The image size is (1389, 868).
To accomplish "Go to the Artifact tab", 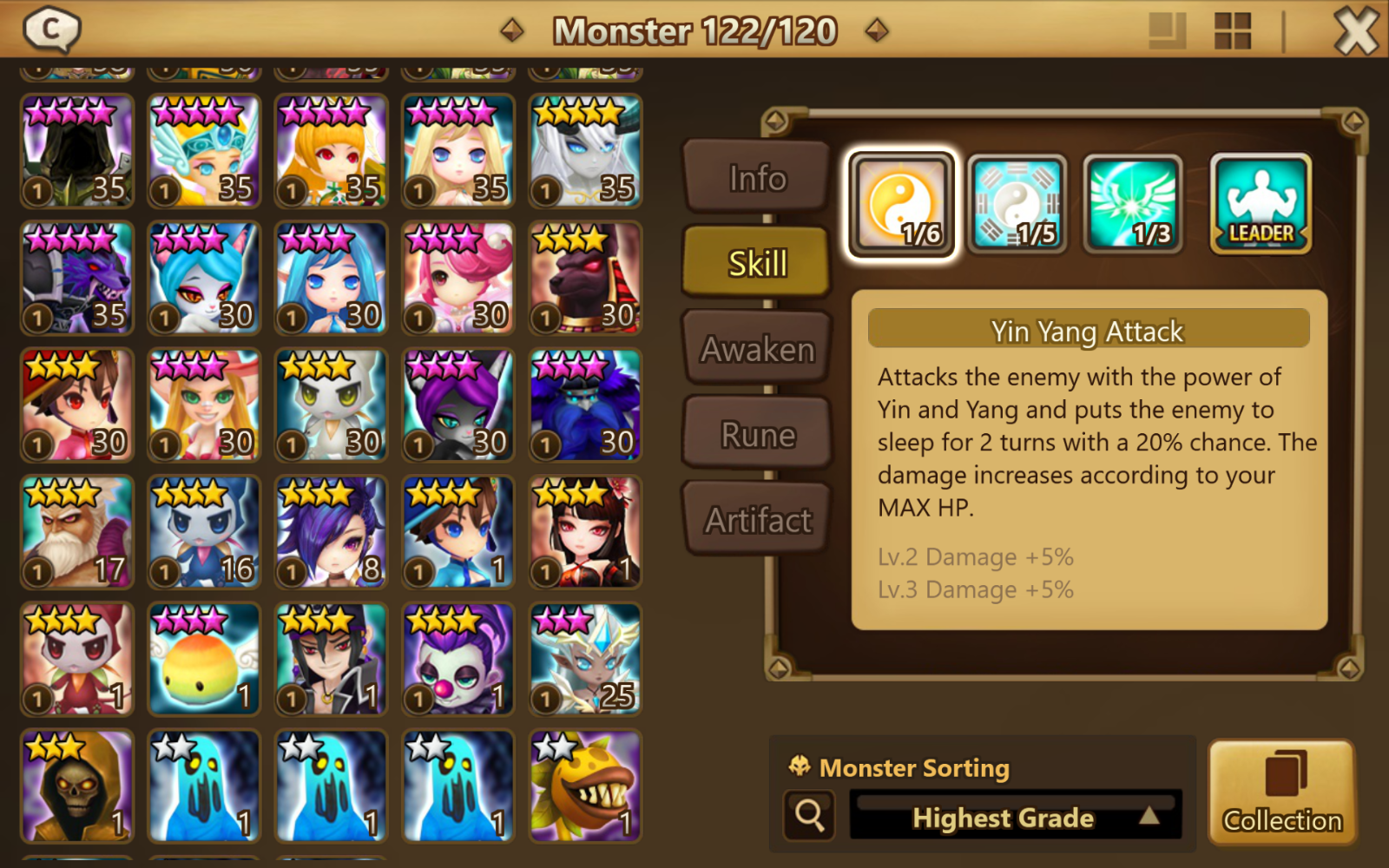I will 757,520.
